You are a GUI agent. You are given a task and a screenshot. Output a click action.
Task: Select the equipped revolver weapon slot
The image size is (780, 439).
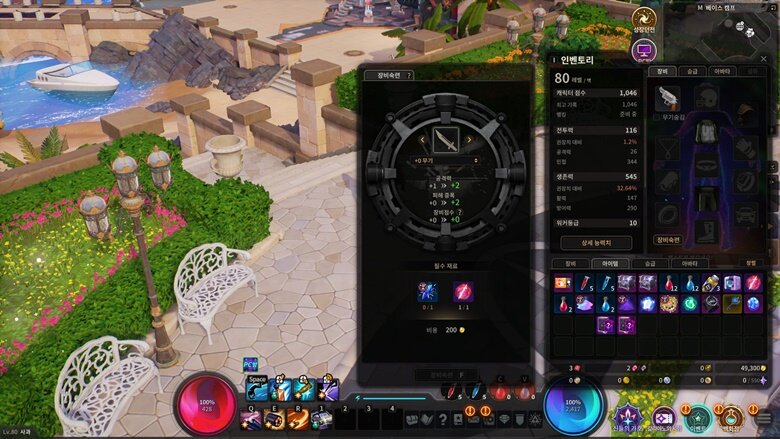coord(666,97)
